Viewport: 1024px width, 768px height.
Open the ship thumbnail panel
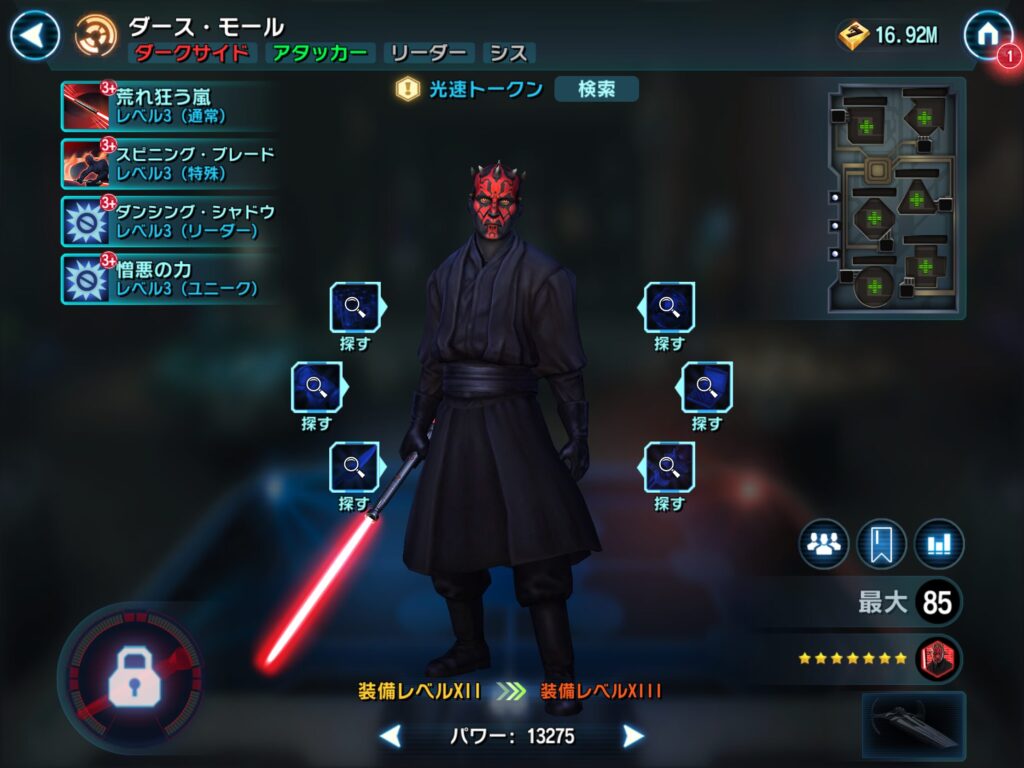[913, 725]
